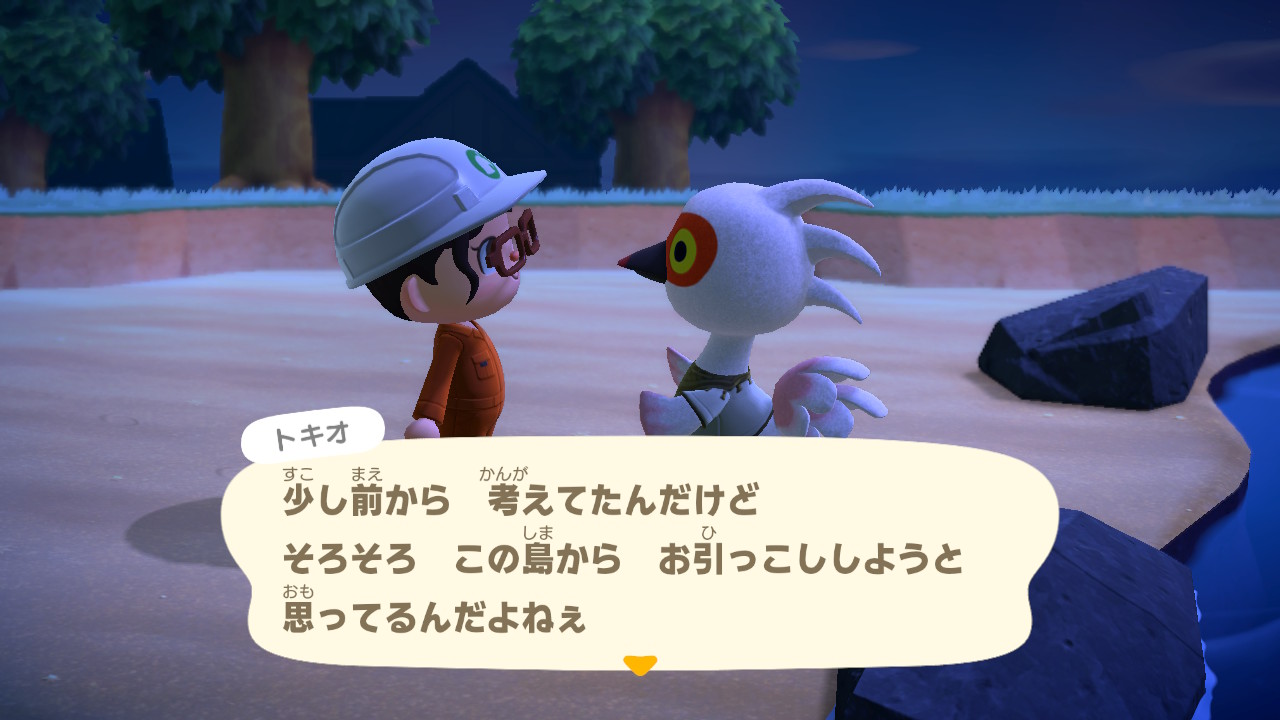This screenshot has width=1280, height=720.
Task: Advance dialogue with the orange arrow indicator
Action: [x=639, y=664]
